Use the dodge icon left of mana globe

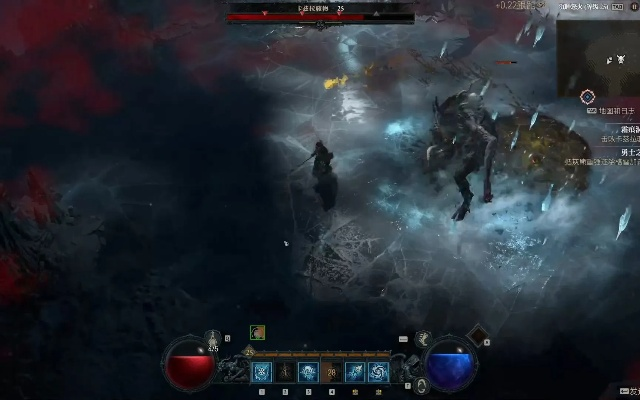click(423, 339)
